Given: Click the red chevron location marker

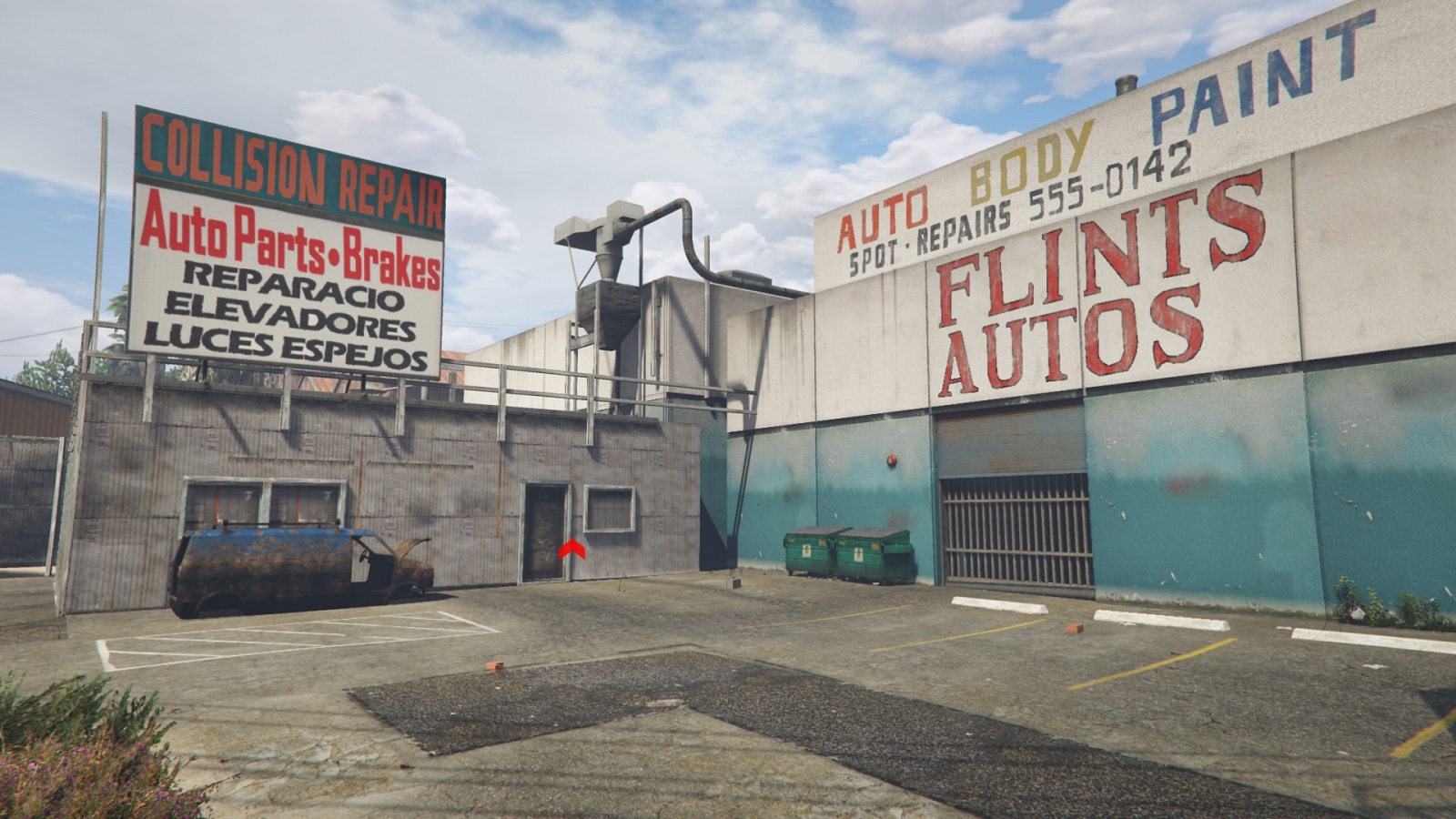Looking at the screenshot, I should pos(571,549).
